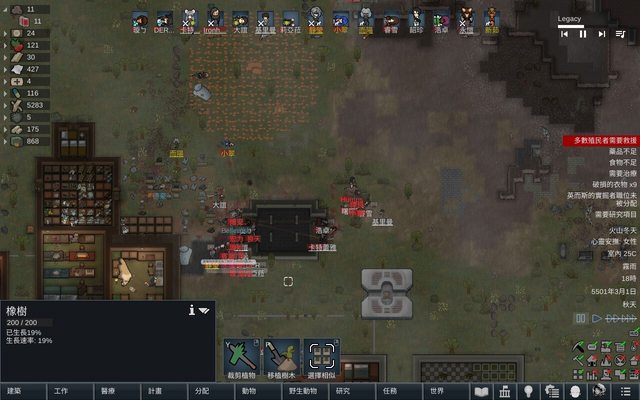Pause the game with the speed control
640x400 pixels.
click(x=580, y=318)
